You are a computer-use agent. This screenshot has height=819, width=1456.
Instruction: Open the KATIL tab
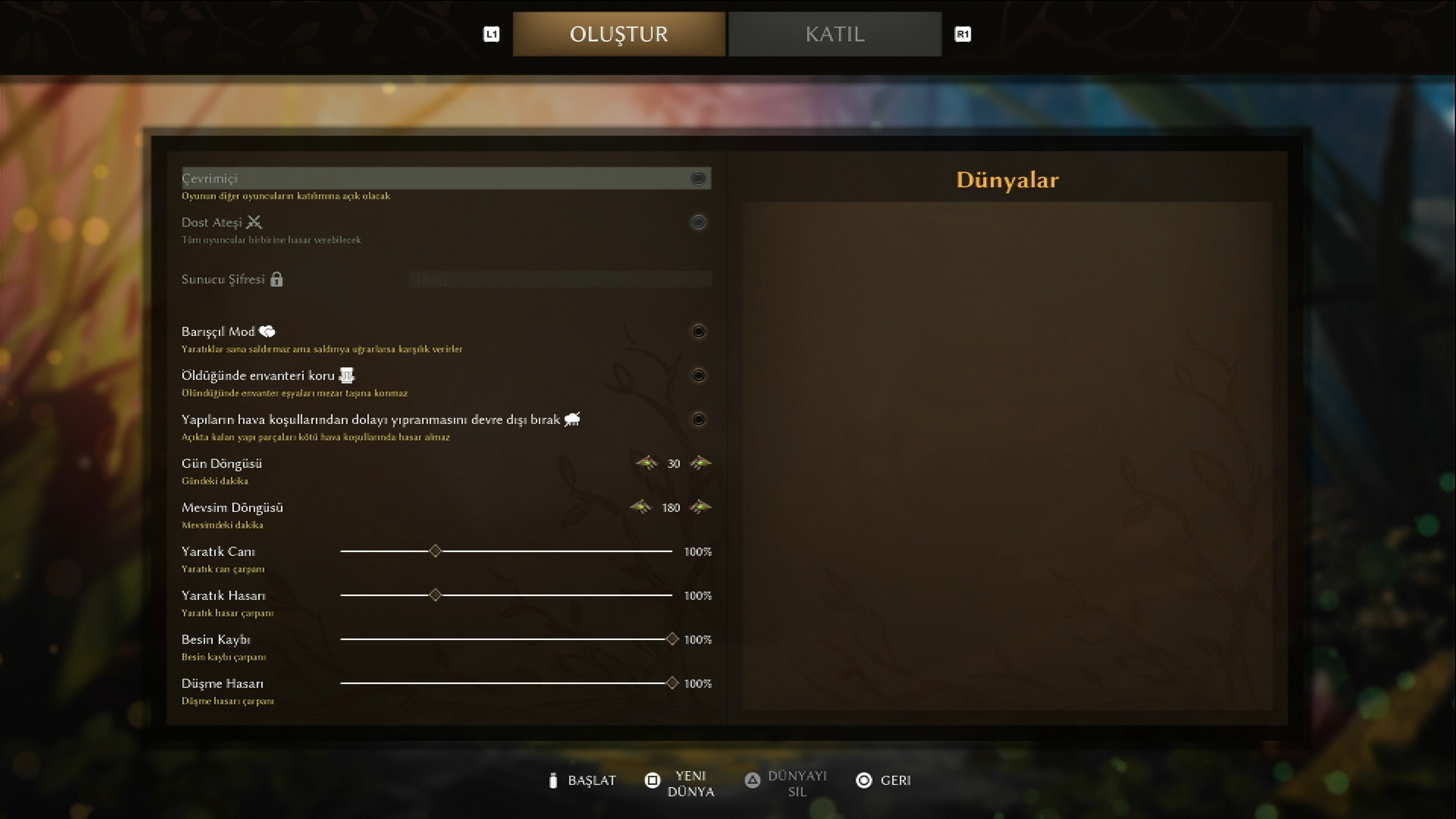coord(834,34)
